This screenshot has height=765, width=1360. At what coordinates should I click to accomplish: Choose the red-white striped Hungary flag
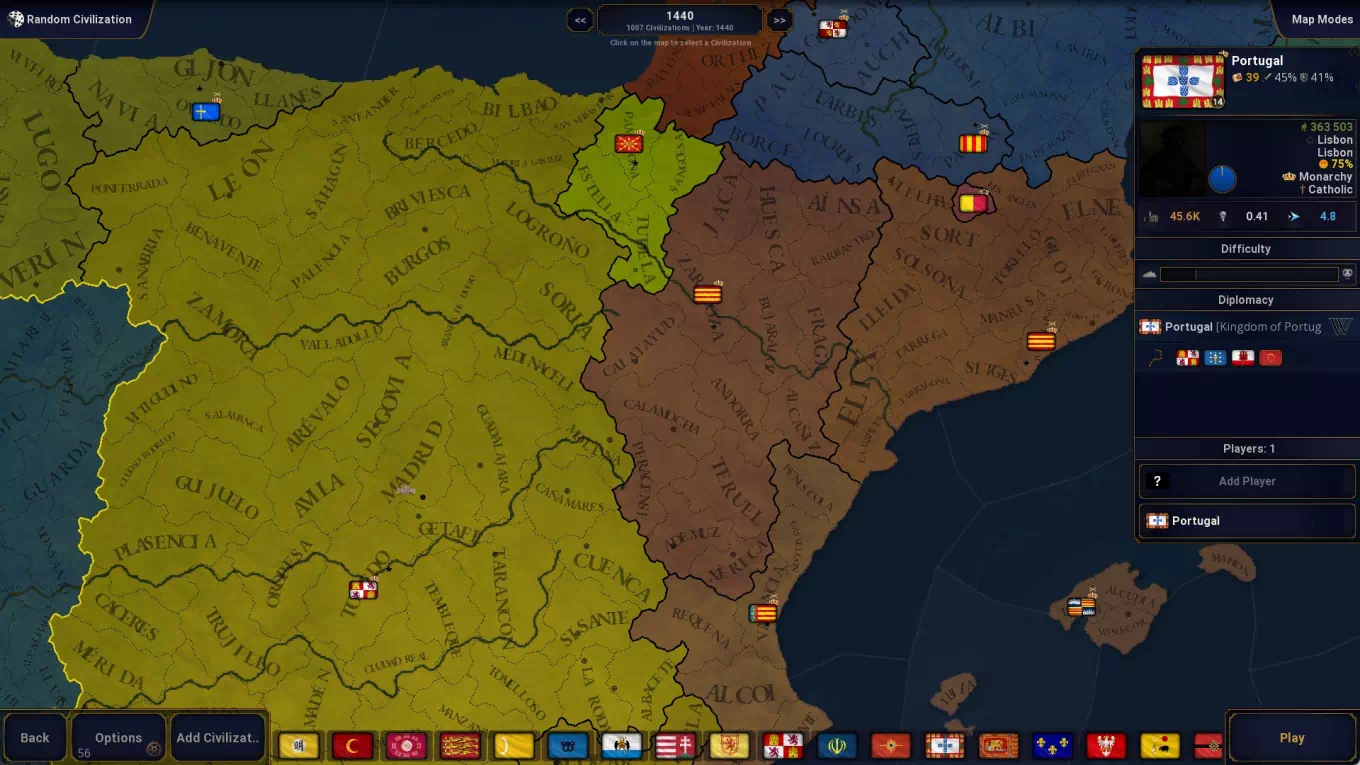tap(675, 746)
